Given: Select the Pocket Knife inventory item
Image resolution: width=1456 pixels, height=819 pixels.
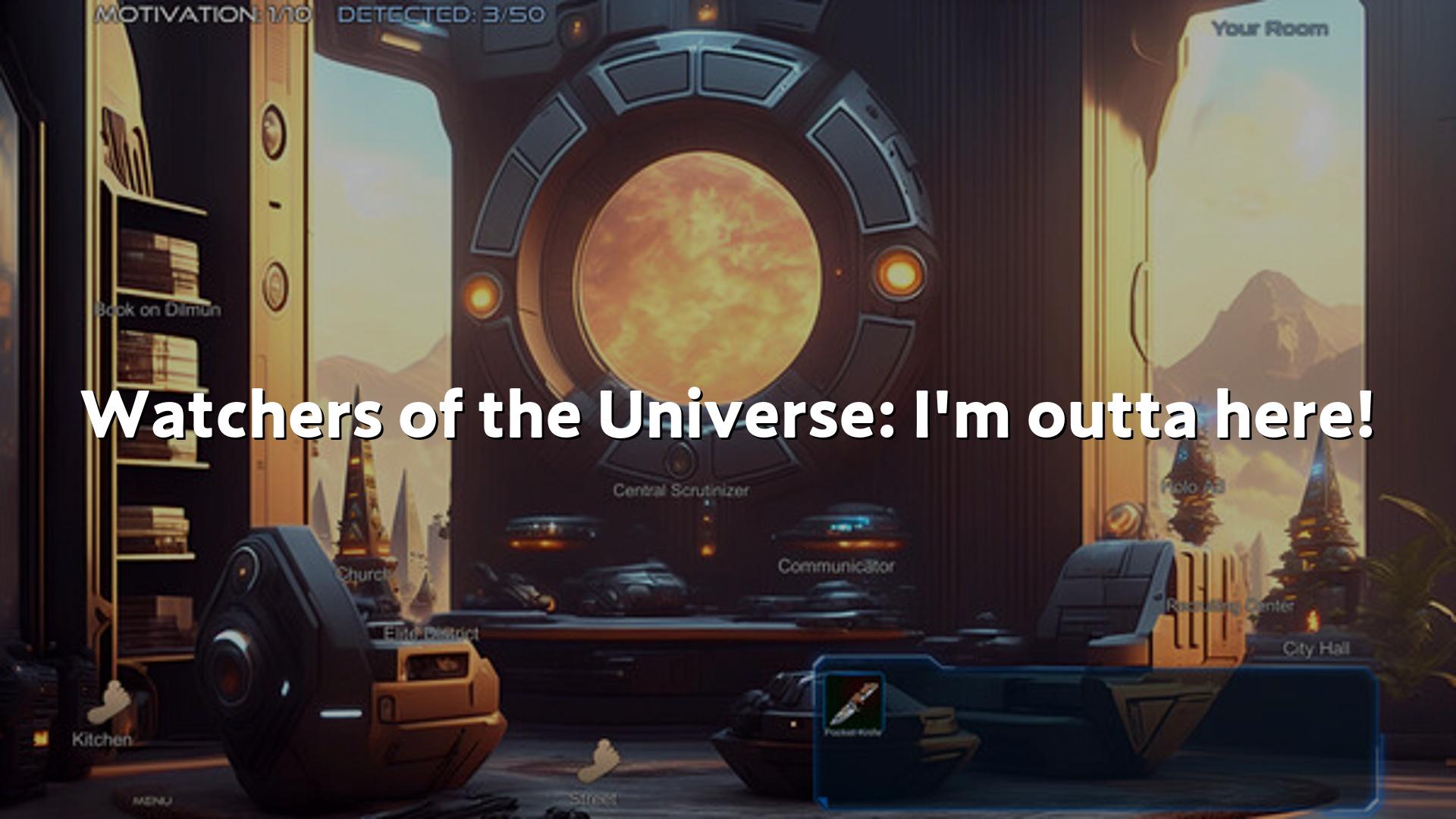Looking at the screenshot, I should [854, 704].
